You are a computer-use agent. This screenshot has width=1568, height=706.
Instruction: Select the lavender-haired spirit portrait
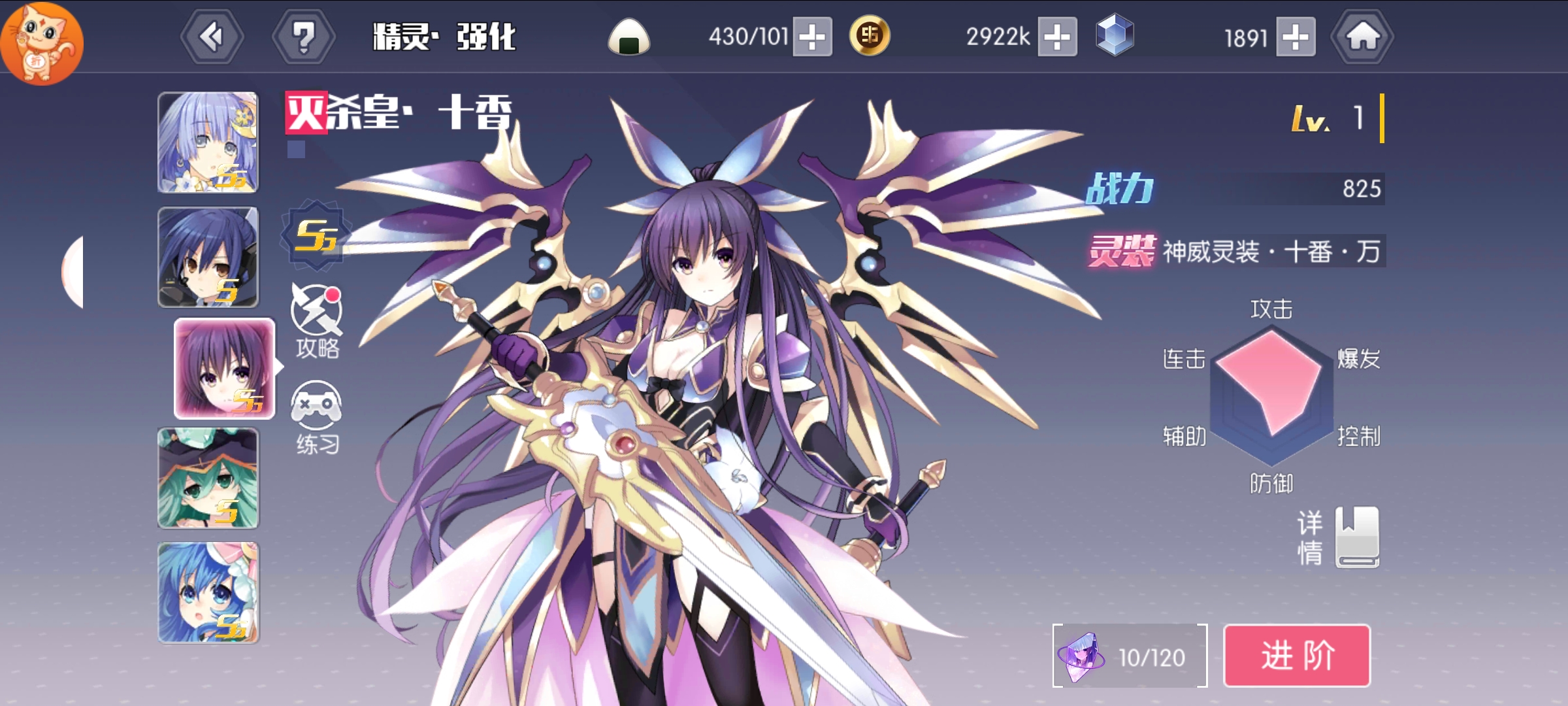(x=208, y=143)
